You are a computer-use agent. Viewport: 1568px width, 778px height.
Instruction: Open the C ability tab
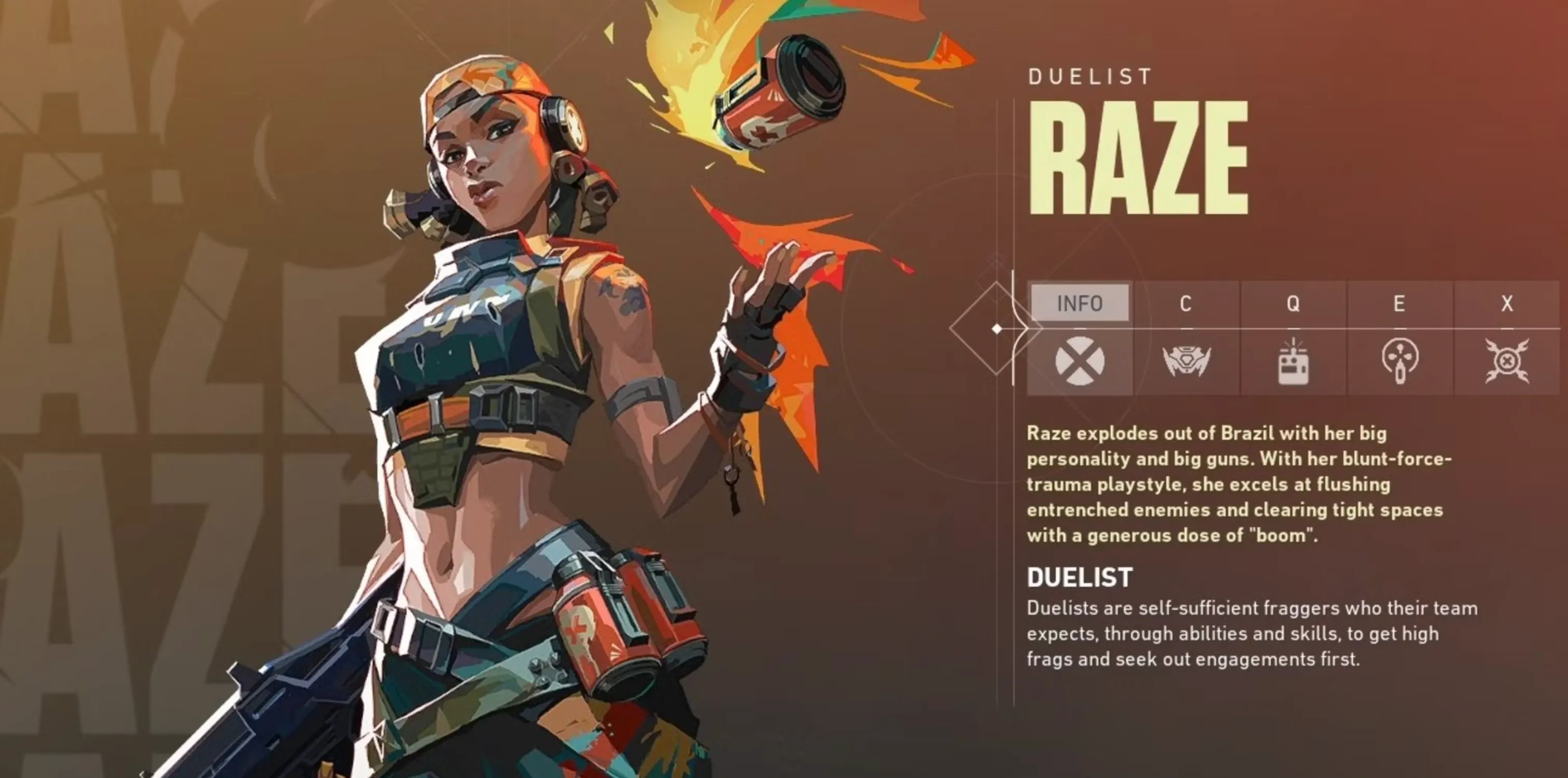tap(1185, 303)
